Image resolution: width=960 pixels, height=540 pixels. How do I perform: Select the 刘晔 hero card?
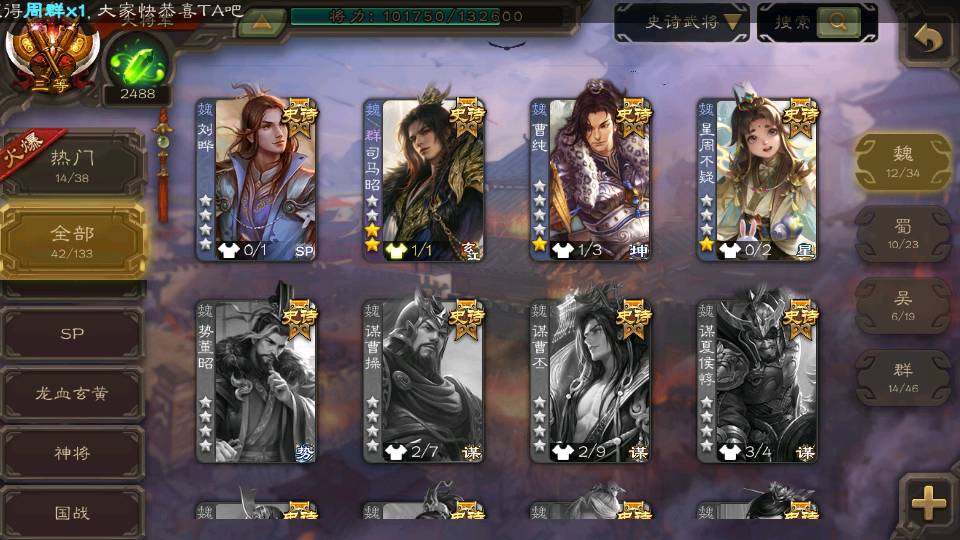point(256,180)
